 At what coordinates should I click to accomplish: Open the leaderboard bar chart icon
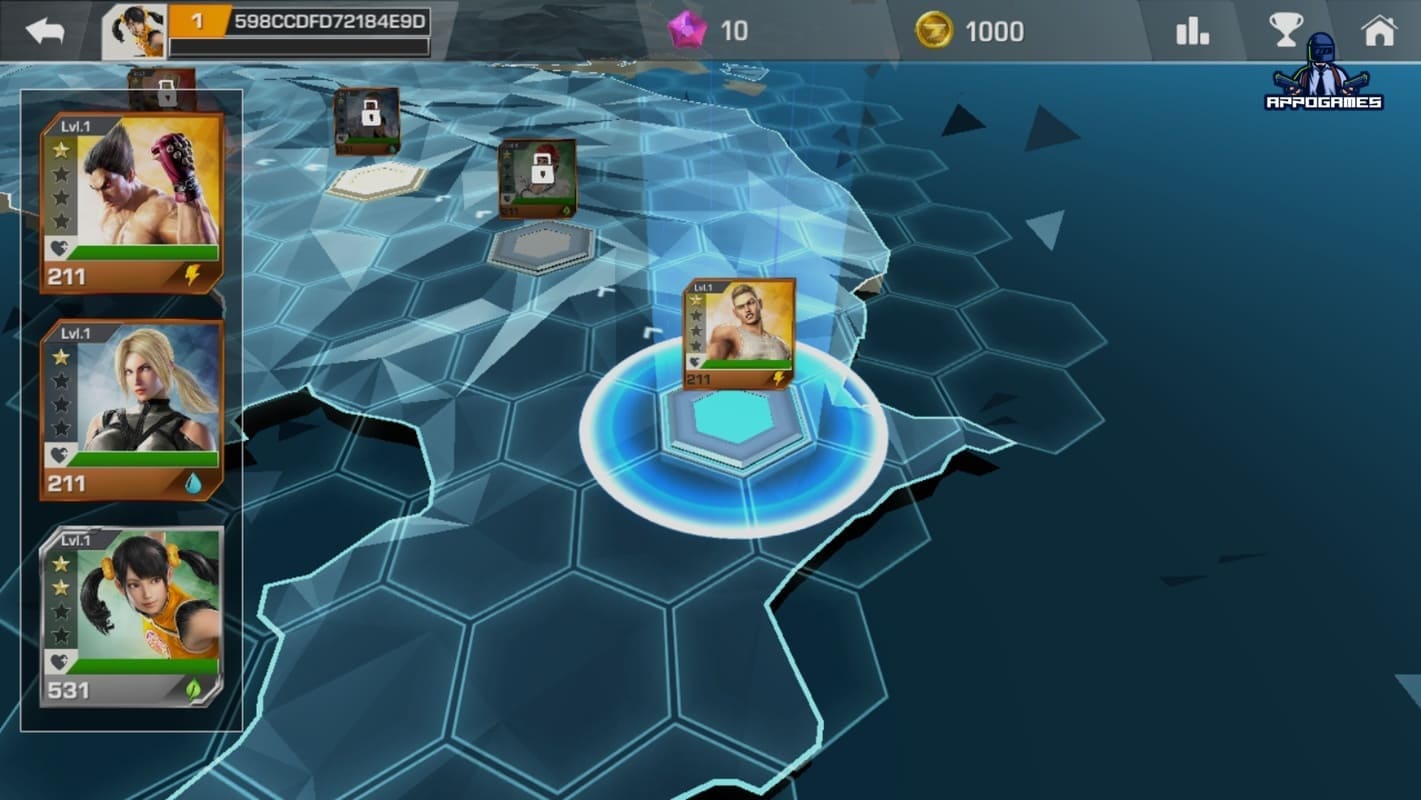click(1193, 31)
